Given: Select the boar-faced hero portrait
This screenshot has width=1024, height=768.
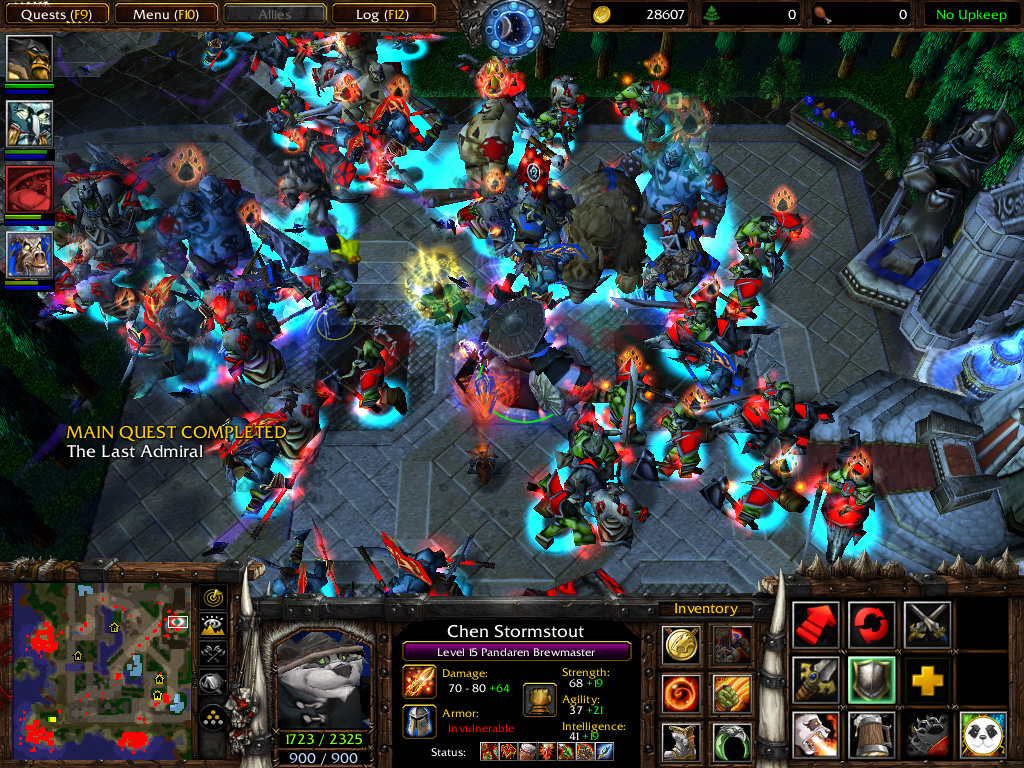Looking at the screenshot, I should [30, 254].
